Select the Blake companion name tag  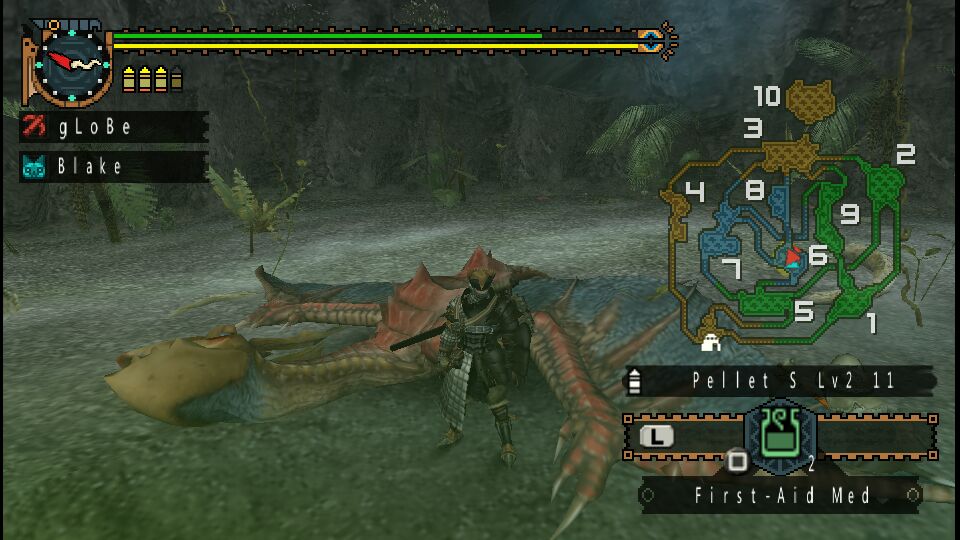(113, 166)
